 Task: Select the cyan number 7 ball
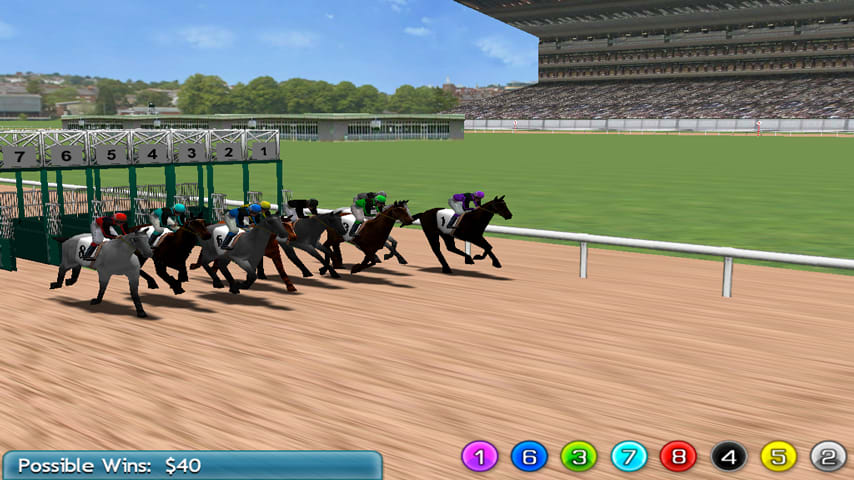[x=629, y=456]
